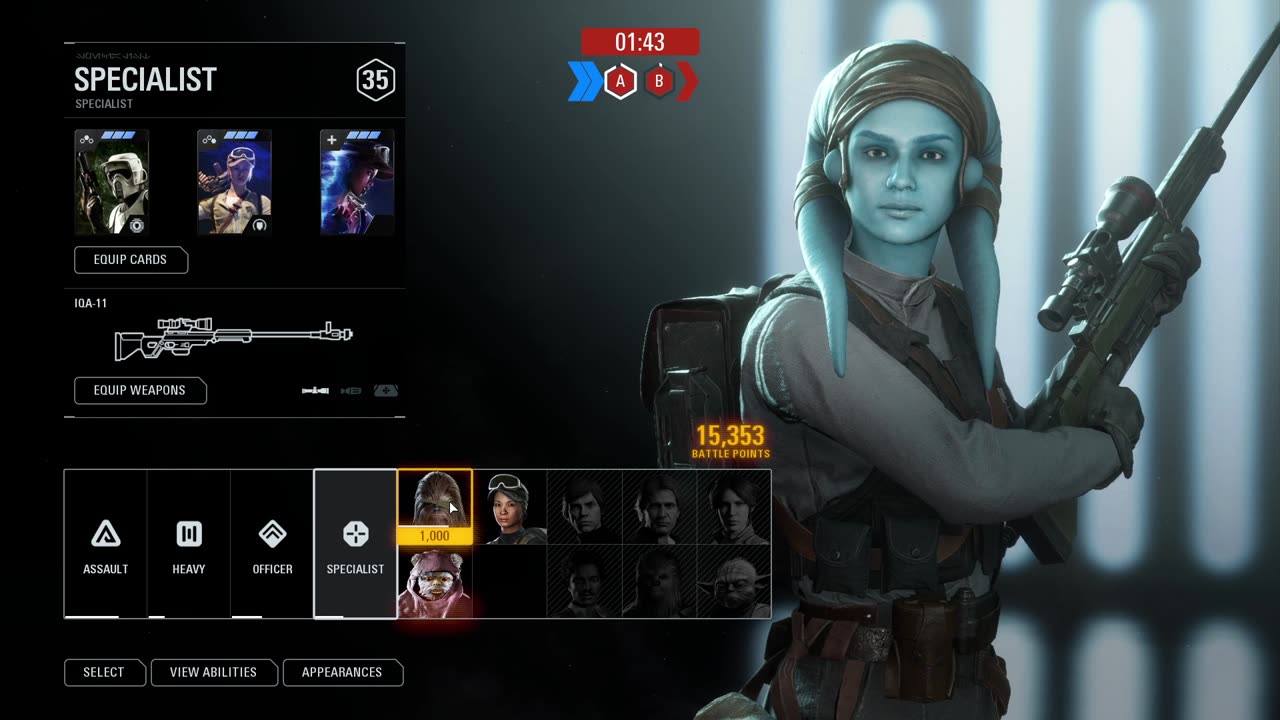
Task: Open the Equip Weapons menu
Action: point(140,390)
